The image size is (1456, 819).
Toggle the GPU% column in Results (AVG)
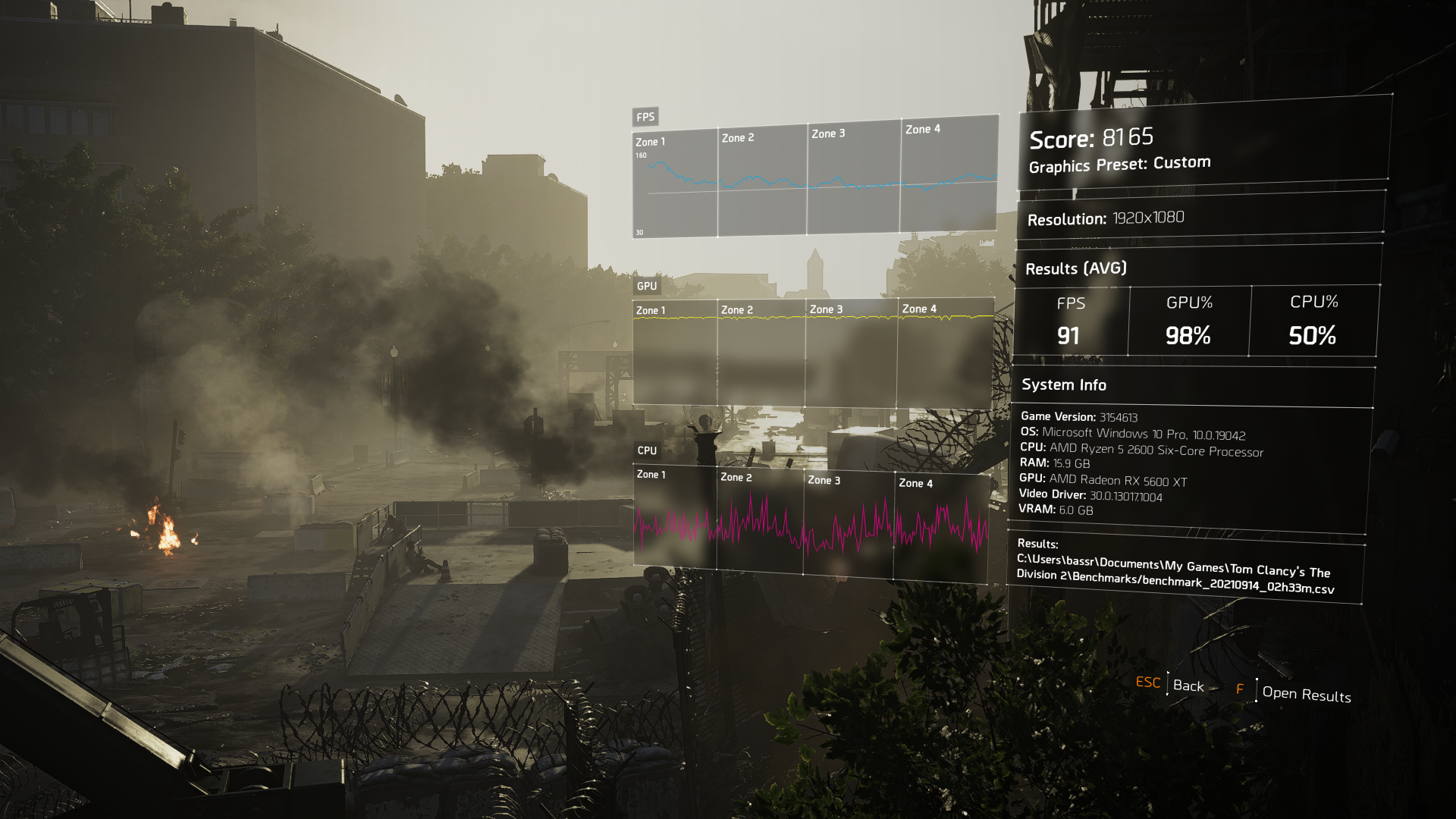click(x=1191, y=321)
